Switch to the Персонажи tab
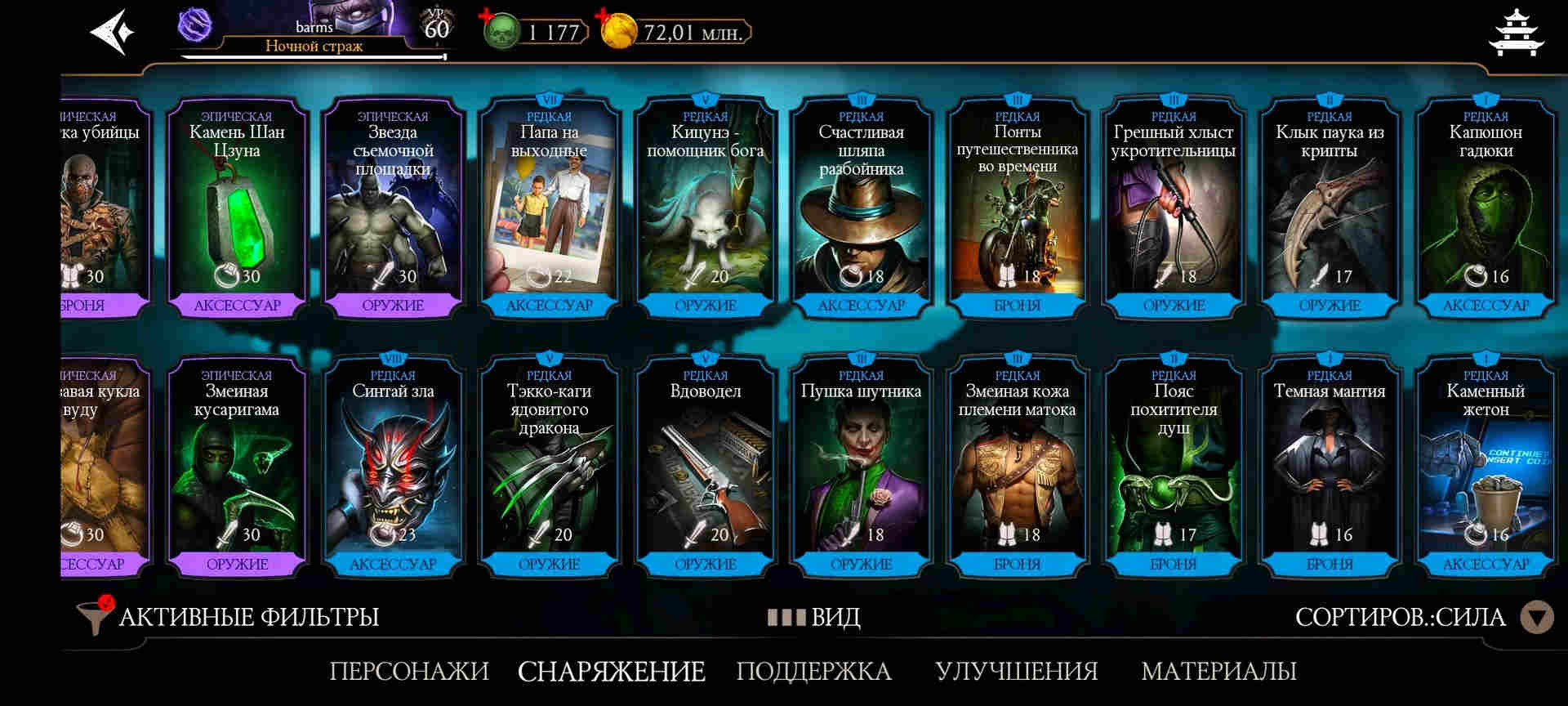1568x706 pixels. [409, 671]
